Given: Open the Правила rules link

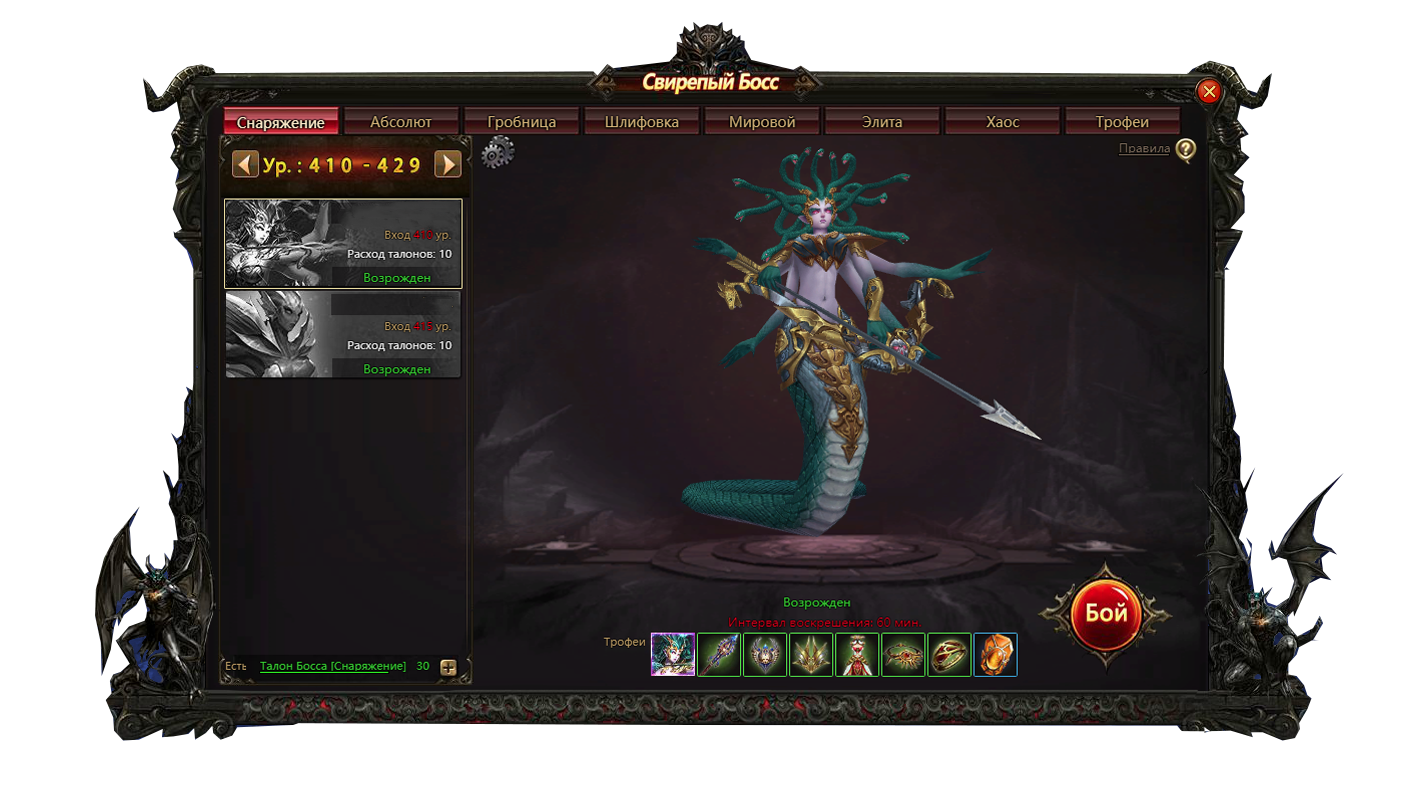Looking at the screenshot, I should 1144,149.
